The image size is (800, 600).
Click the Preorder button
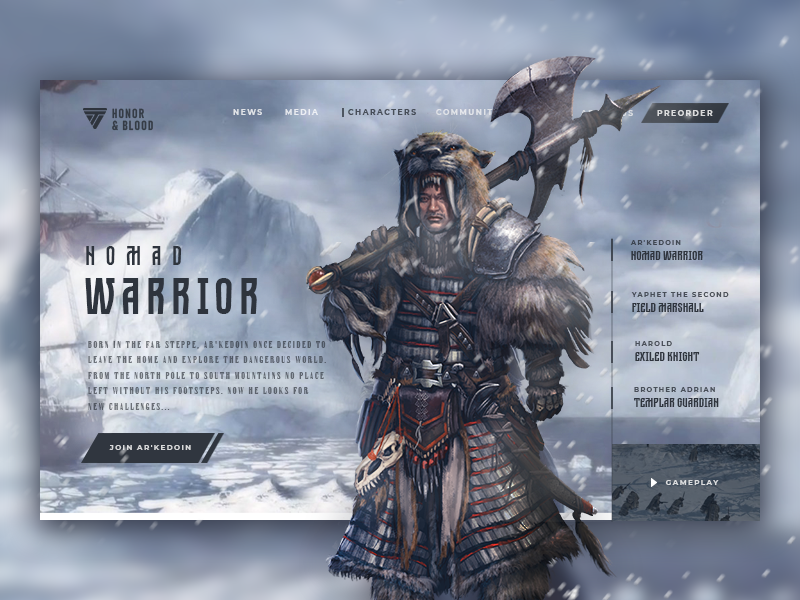pos(685,113)
